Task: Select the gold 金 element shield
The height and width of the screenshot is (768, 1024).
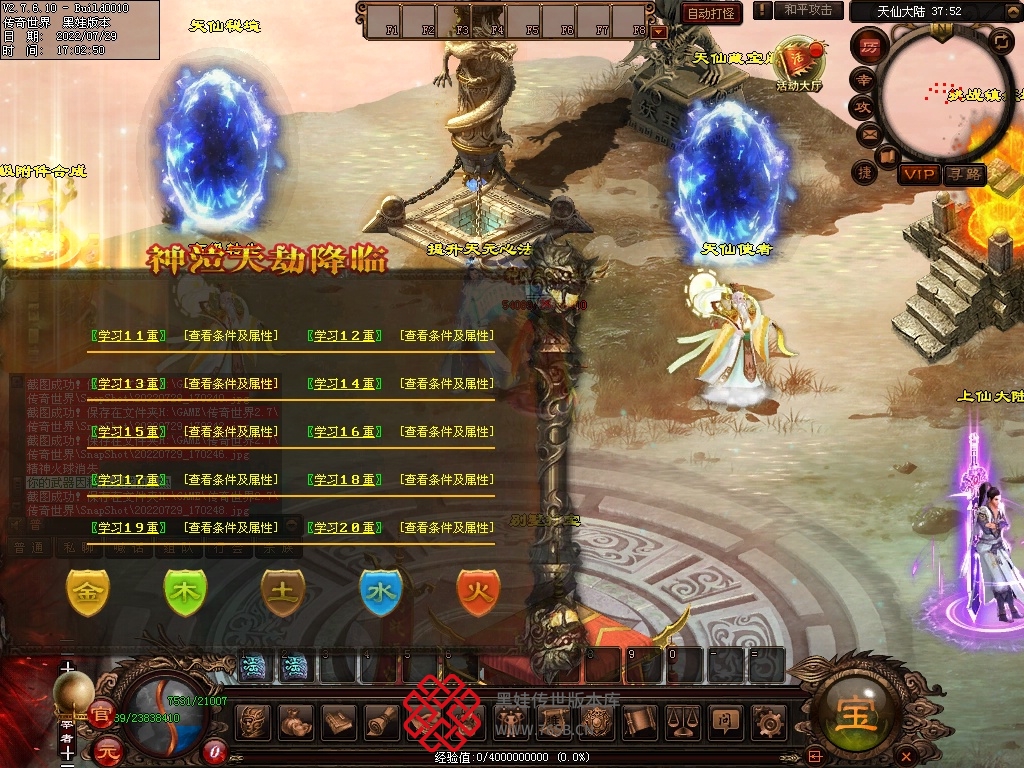Action: point(87,592)
